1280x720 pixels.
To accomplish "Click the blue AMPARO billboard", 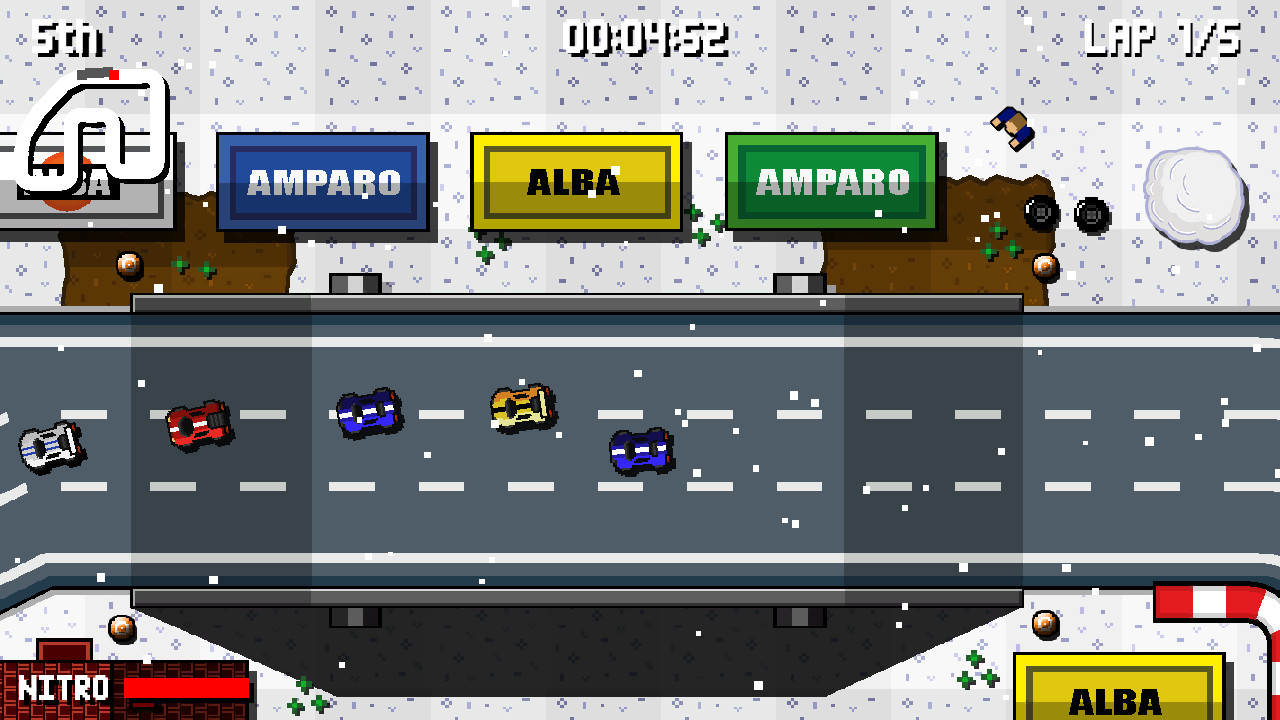I will [324, 183].
